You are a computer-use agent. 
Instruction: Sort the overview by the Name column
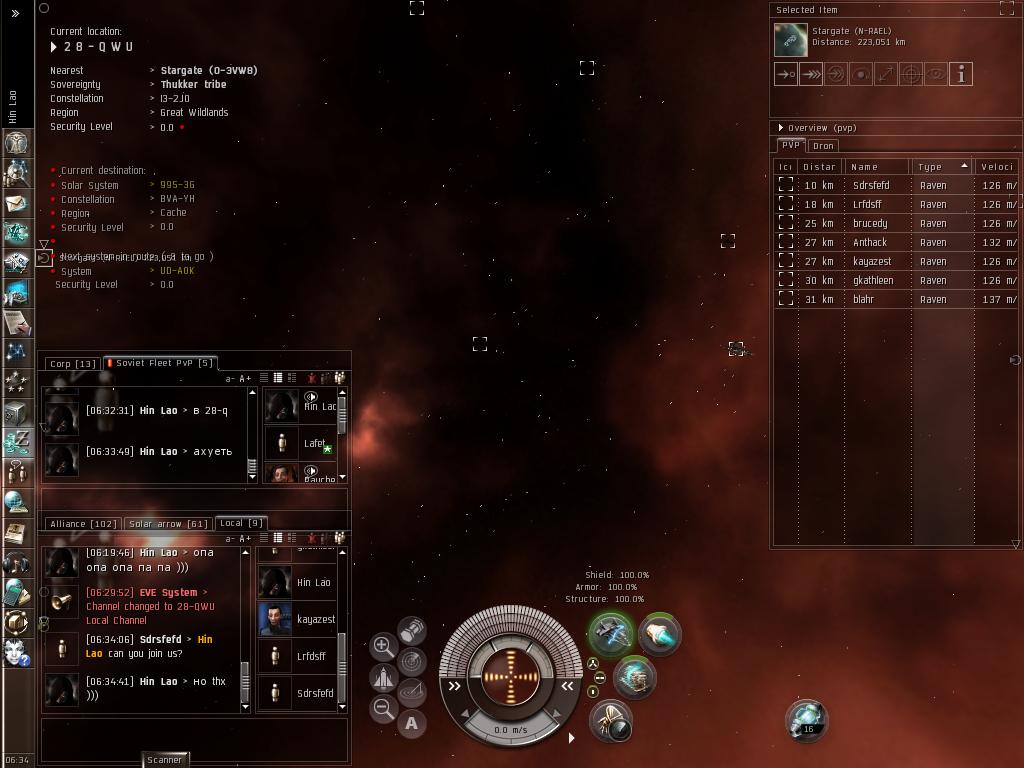[876, 166]
